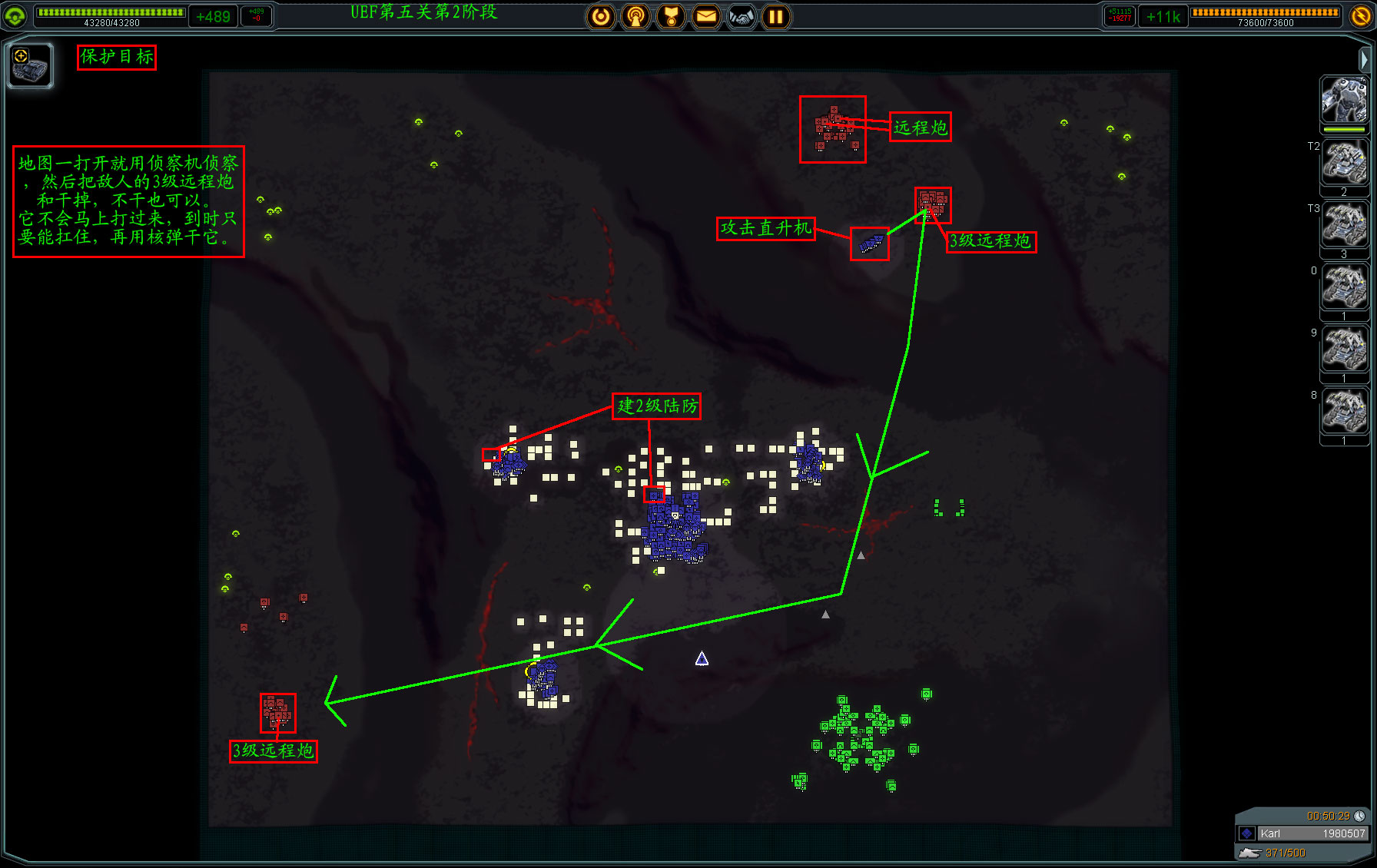The width and height of the screenshot is (1377, 868).
Task: Click the orange energy resource icon
Action: [1361, 15]
